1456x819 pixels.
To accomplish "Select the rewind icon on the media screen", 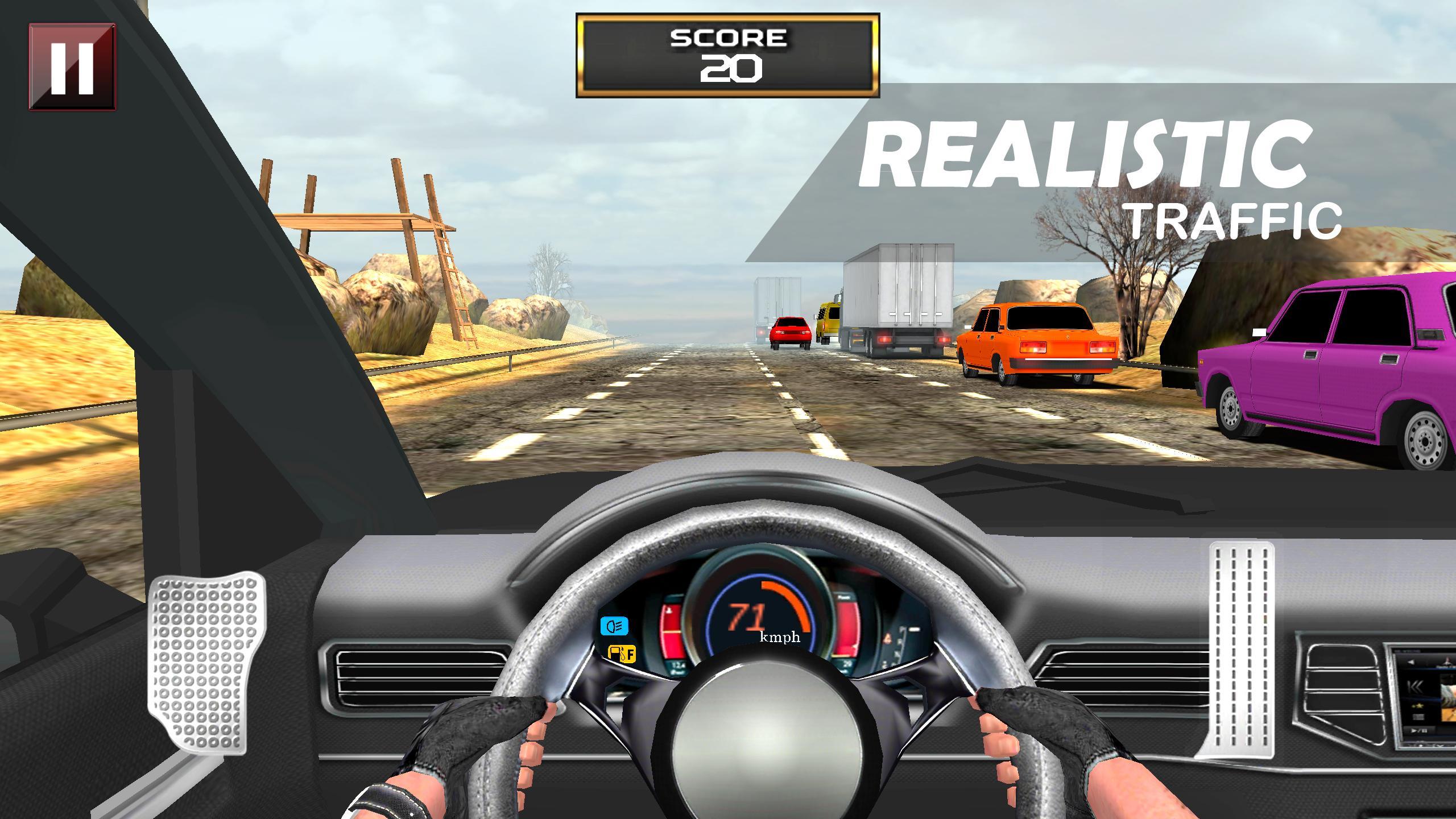I will (x=1415, y=688).
